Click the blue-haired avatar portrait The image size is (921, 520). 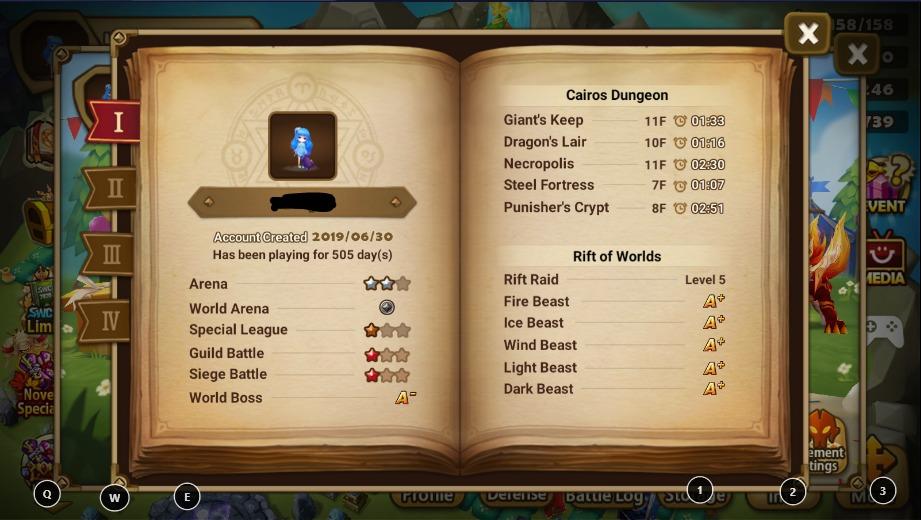302,146
